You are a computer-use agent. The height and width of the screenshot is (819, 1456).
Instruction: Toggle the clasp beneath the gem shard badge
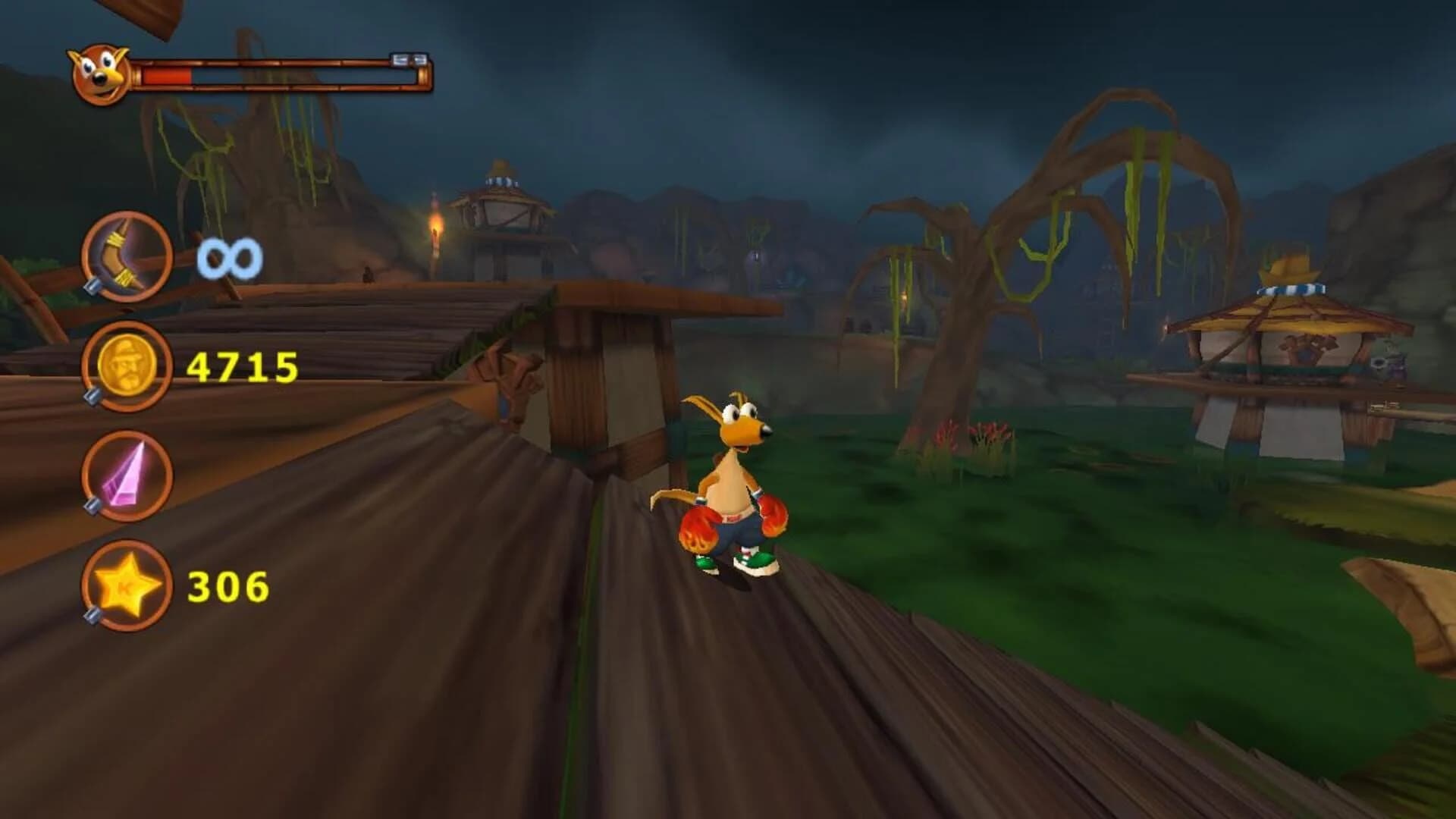pyautogui.click(x=91, y=505)
